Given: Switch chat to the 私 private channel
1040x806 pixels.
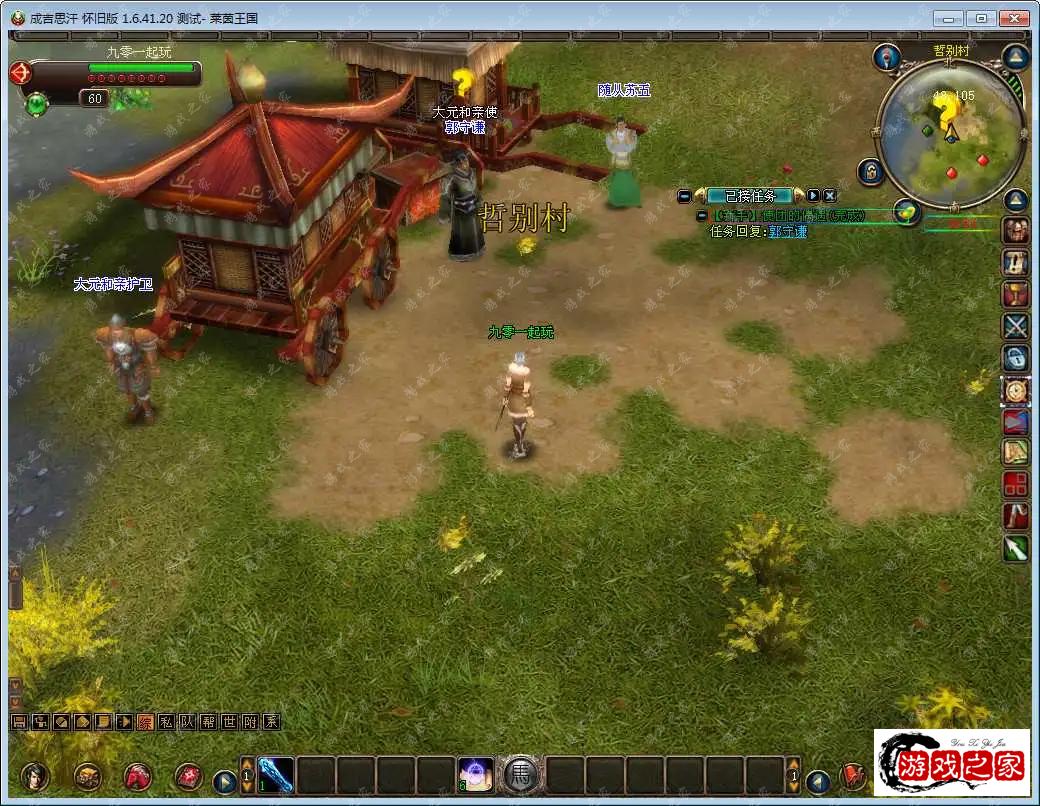Looking at the screenshot, I should pyautogui.click(x=166, y=721).
